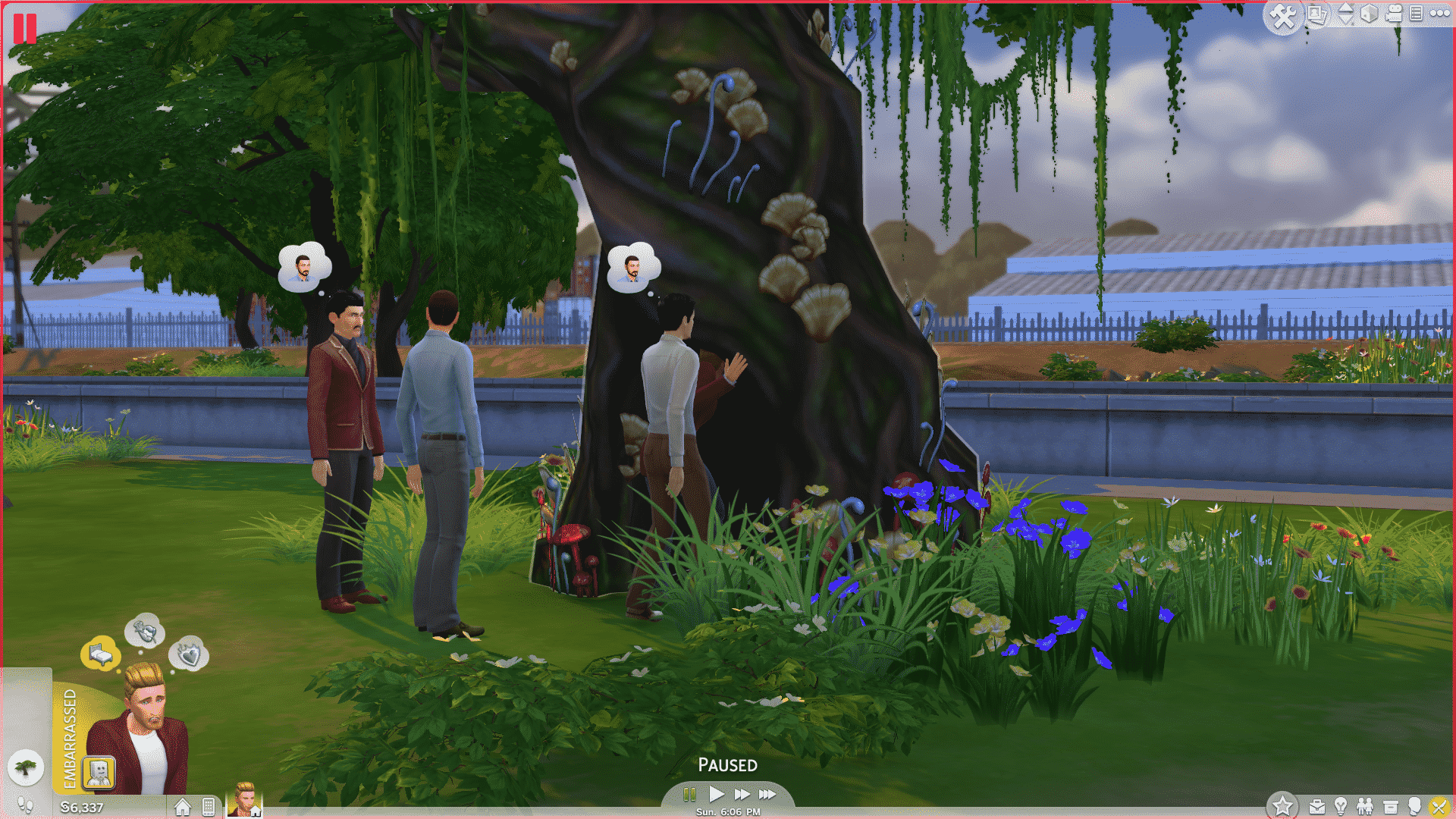Open the camera controls icon
This screenshot has width=1456, height=819.
tap(1394, 14)
